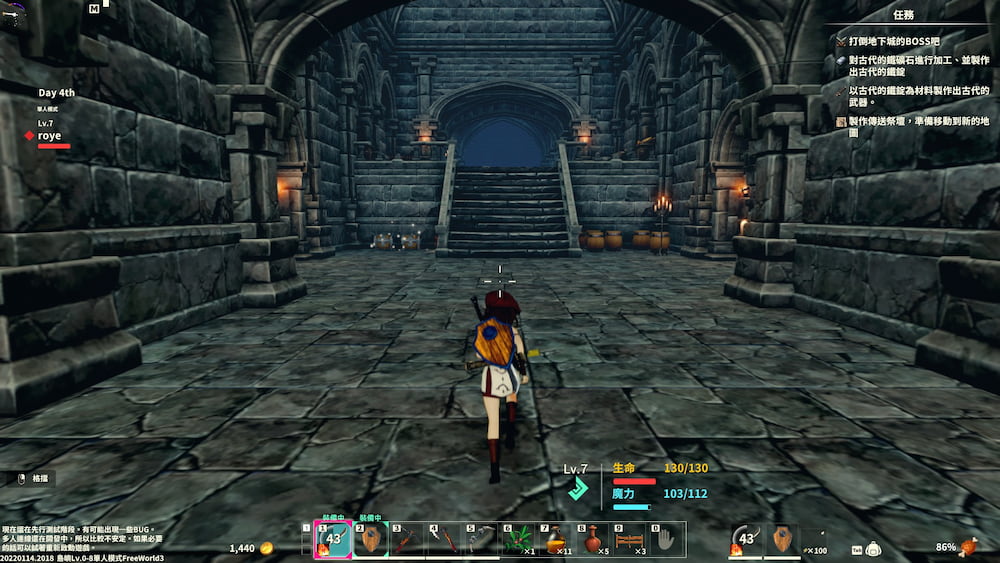Screen dimensions: 1000x563
Task: Click the gold coin currency icon
Action: (x=266, y=548)
